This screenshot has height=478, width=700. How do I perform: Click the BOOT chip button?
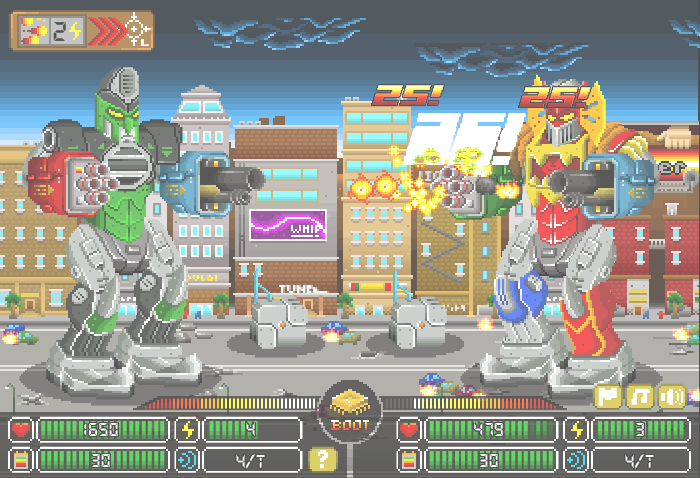(349, 412)
